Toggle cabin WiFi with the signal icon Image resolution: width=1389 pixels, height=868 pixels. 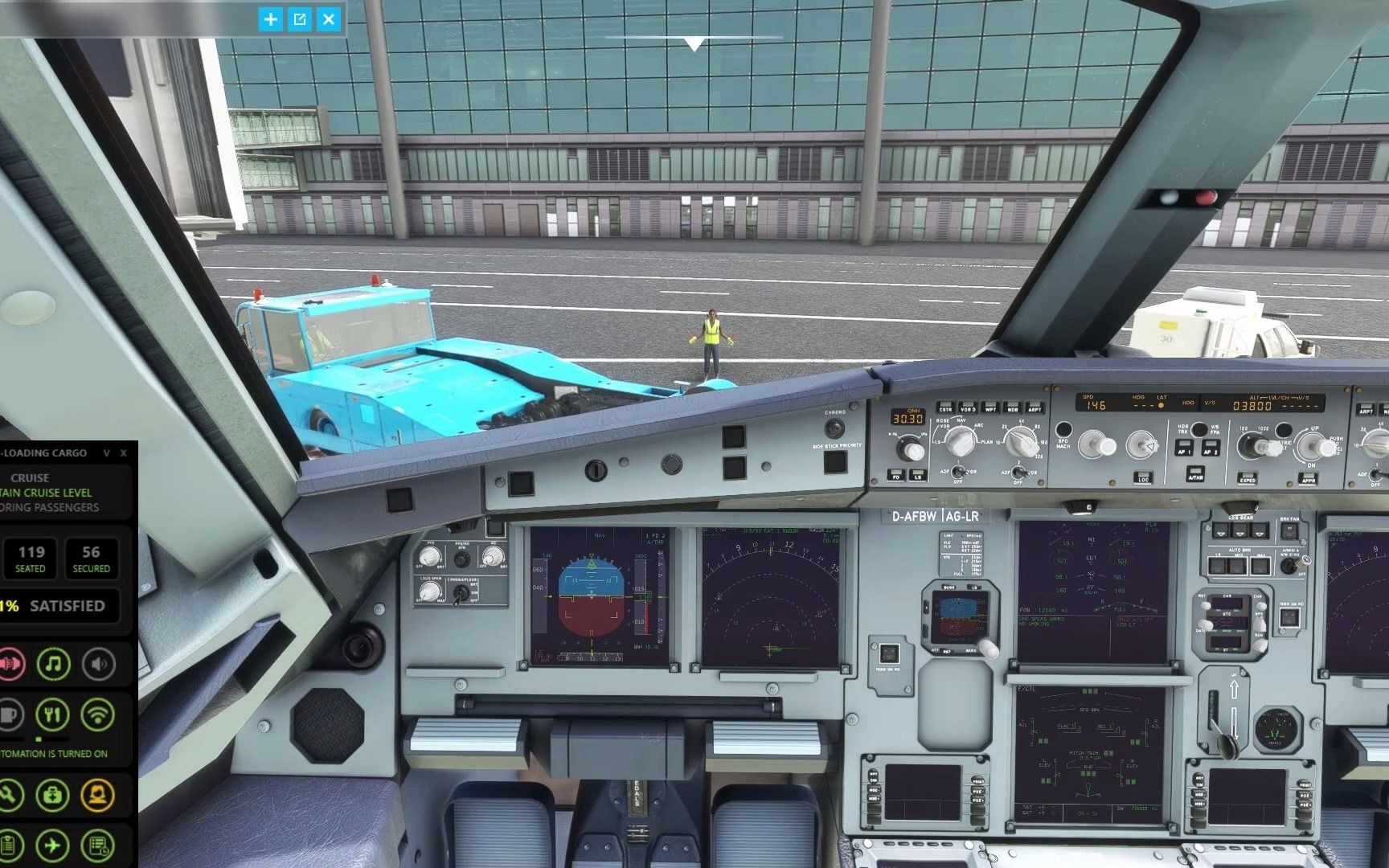point(98,716)
